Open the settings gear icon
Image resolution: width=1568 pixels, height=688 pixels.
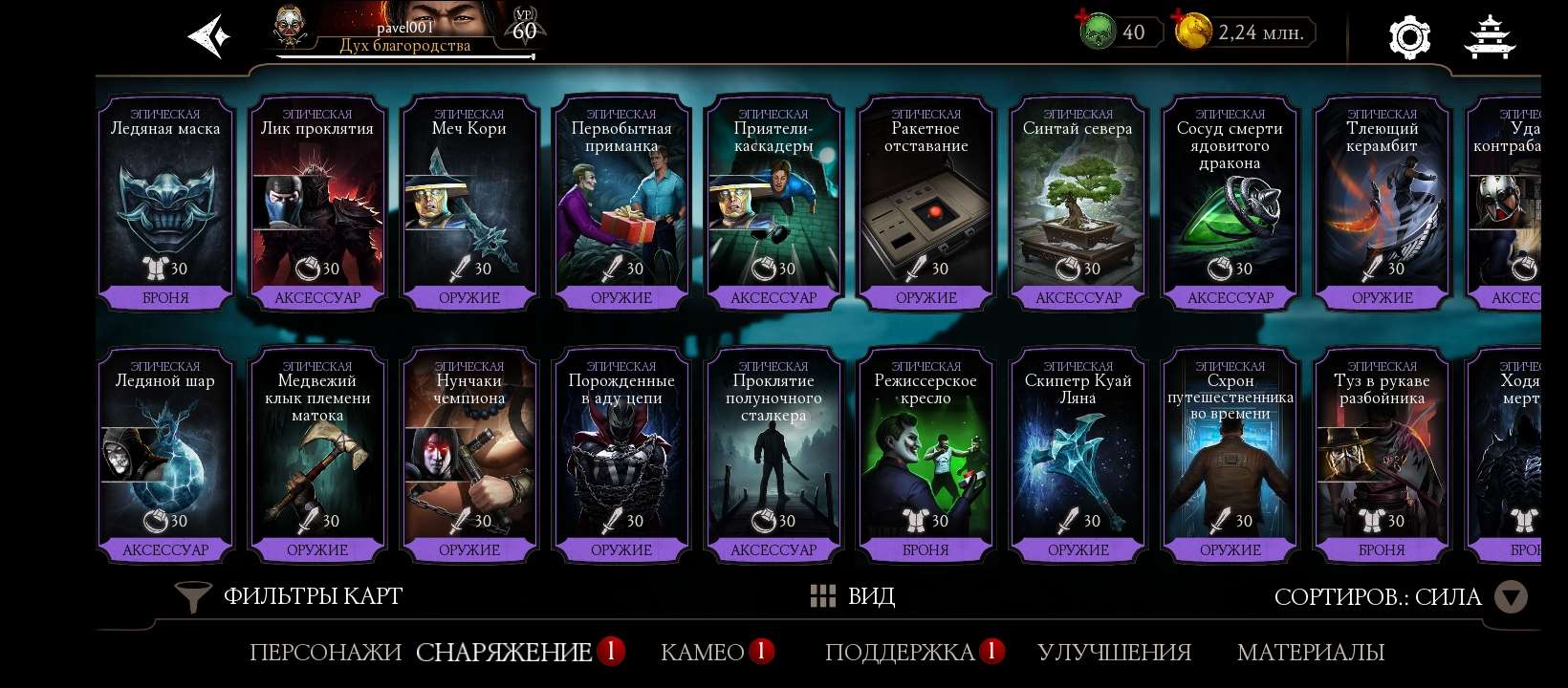pyautogui.click(x=1407, y=35)
